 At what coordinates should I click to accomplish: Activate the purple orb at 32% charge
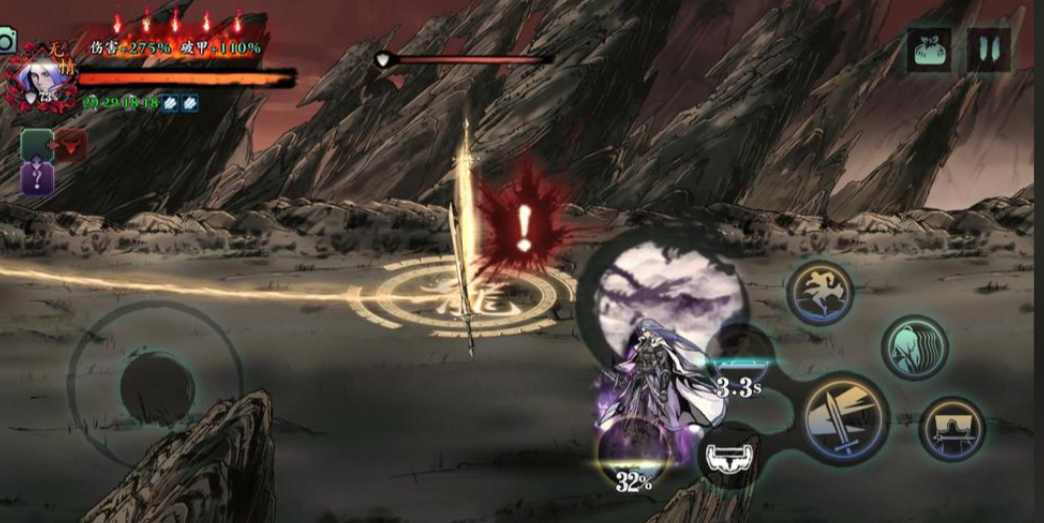632,450
